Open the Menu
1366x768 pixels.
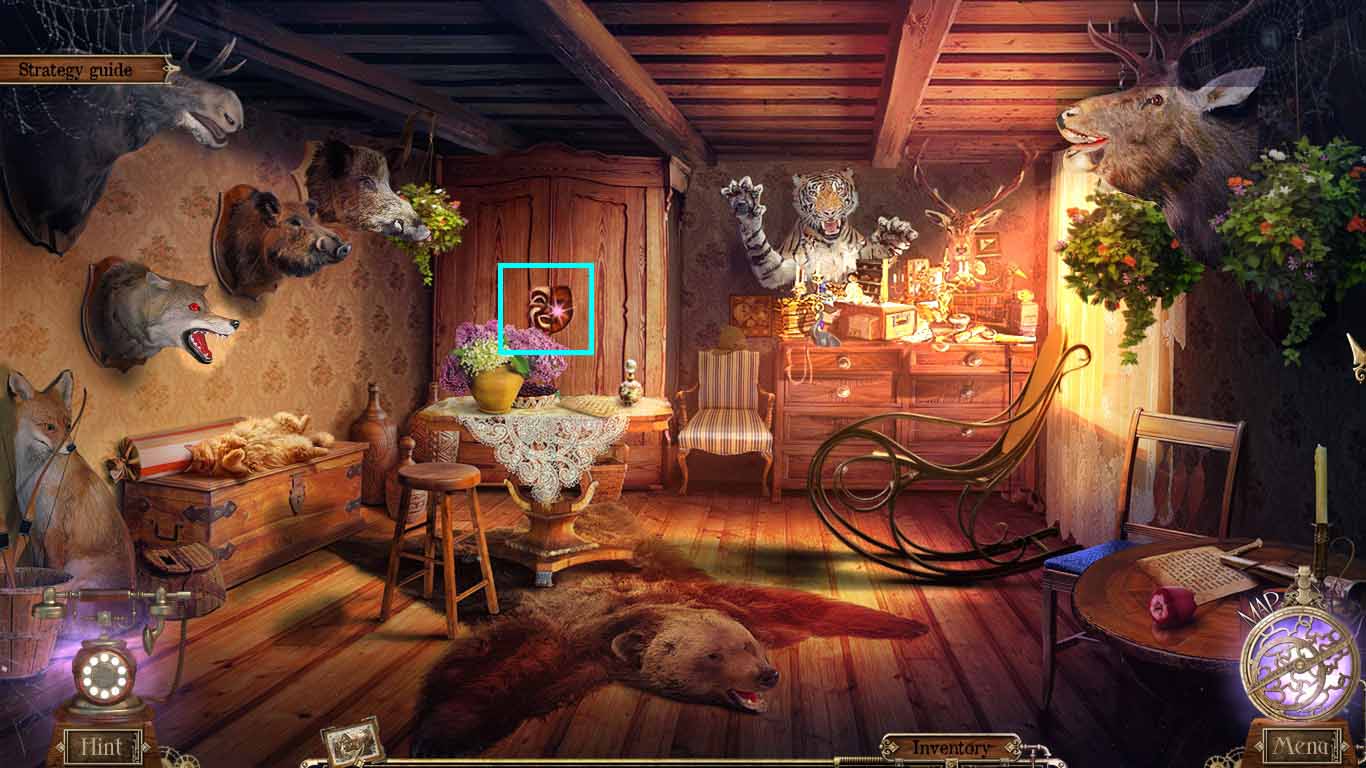coord(1300,745)
